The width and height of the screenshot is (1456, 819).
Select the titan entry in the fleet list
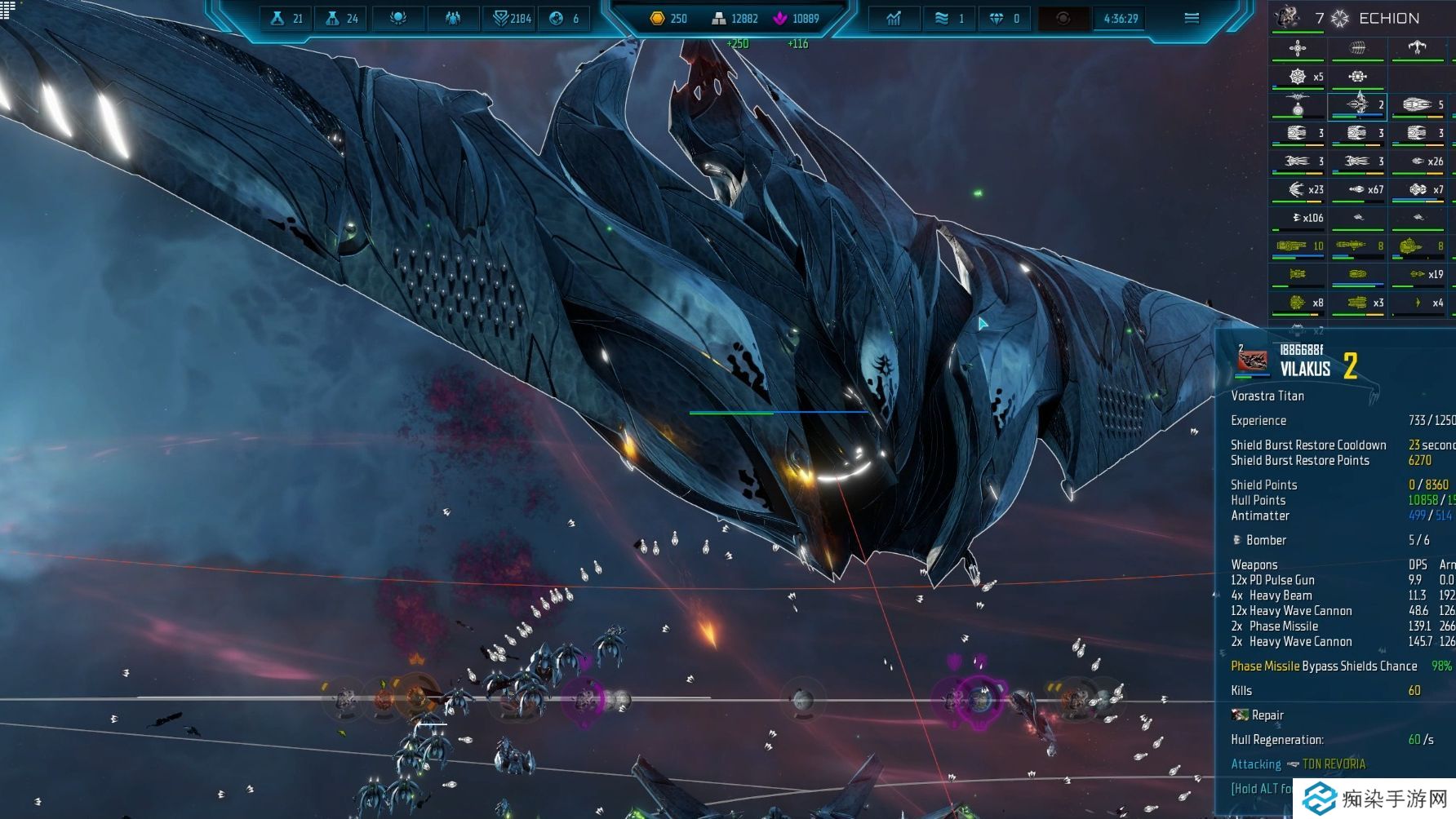point(1358,104)
